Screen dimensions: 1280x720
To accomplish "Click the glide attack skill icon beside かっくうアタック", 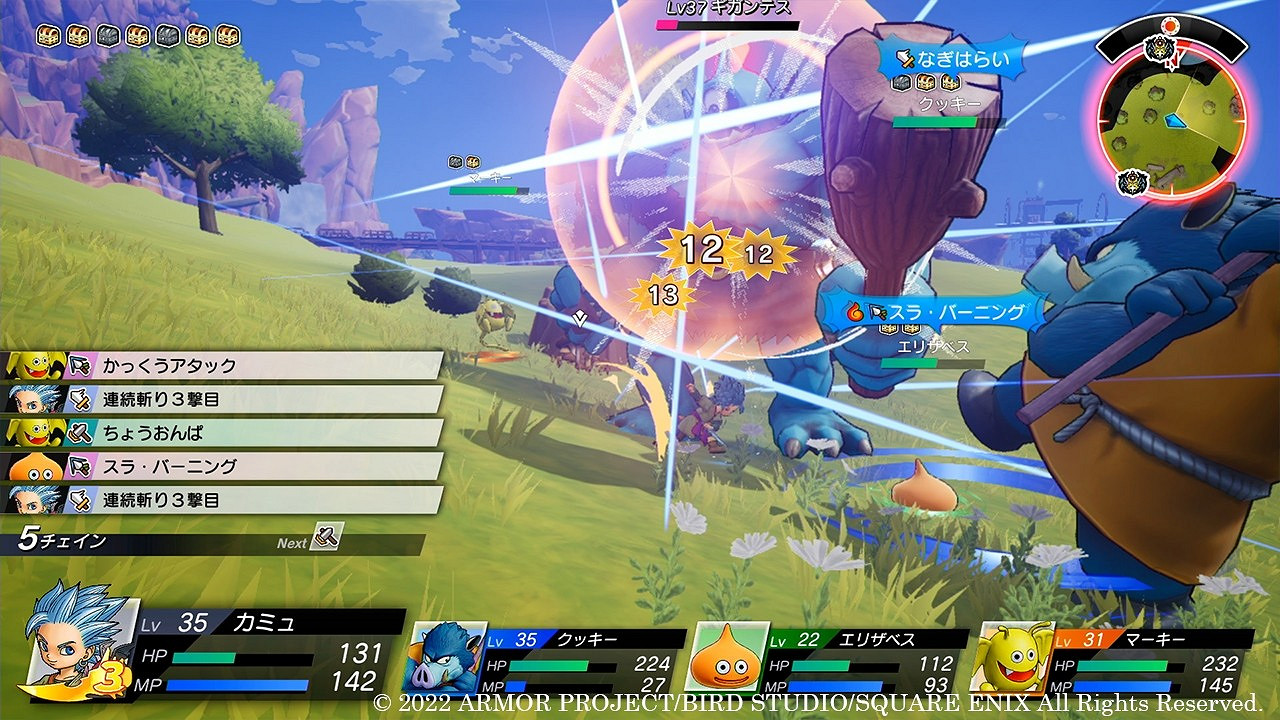I will point(81,363).
